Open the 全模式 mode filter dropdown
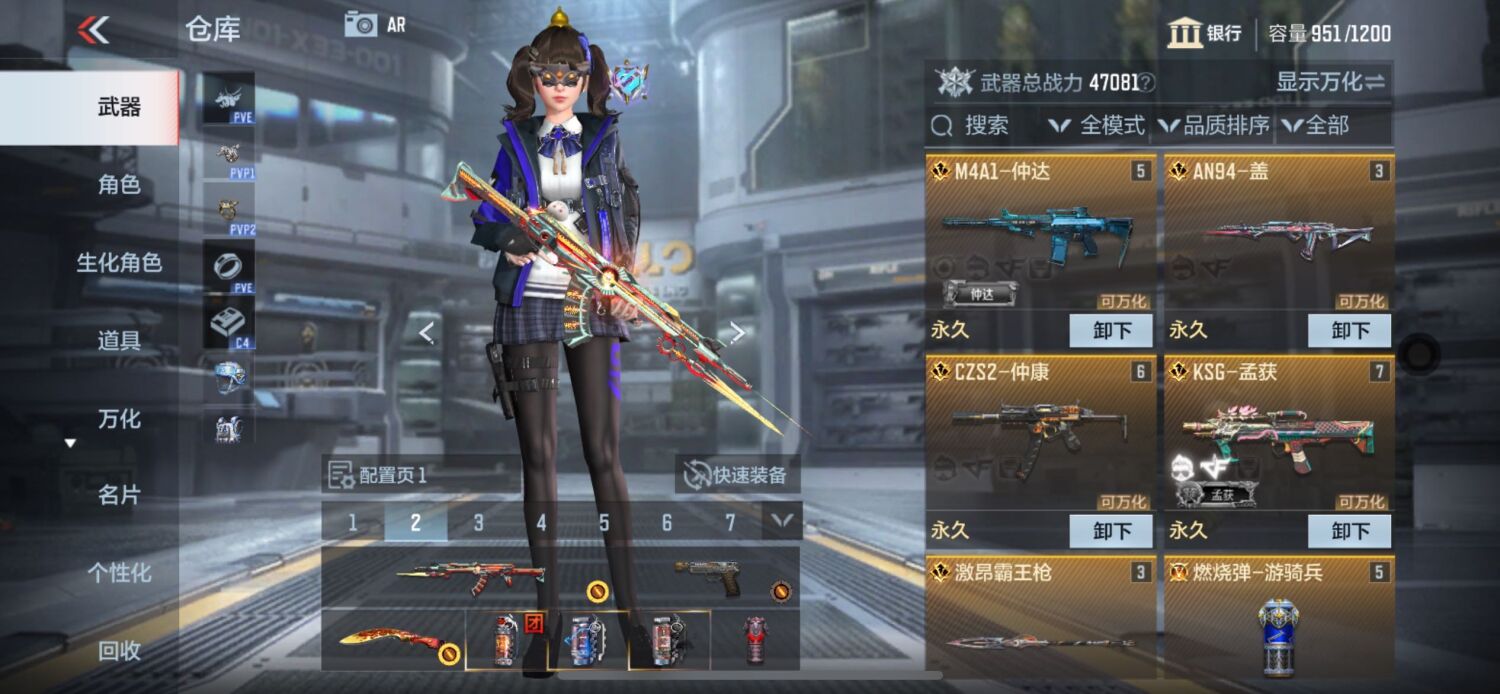The image size is (1500, 694). [1097, 126]
